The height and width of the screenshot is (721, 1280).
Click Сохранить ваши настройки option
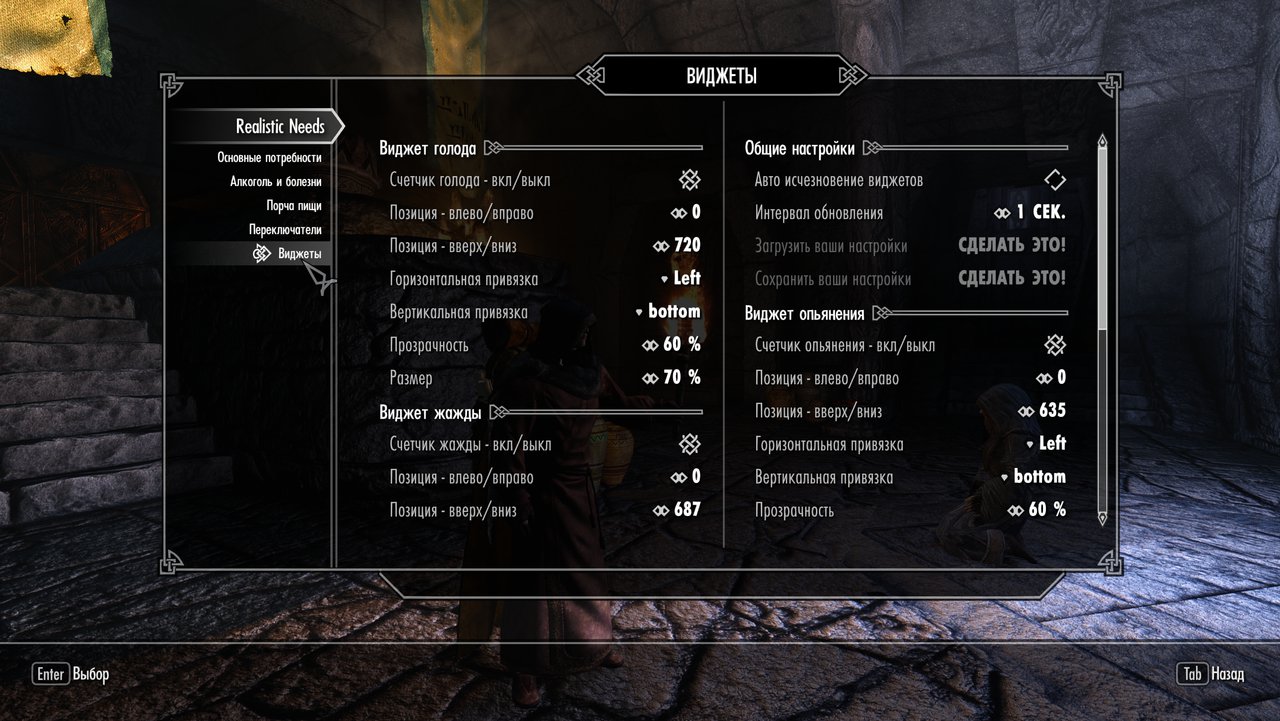click(x=1011, y=279)
